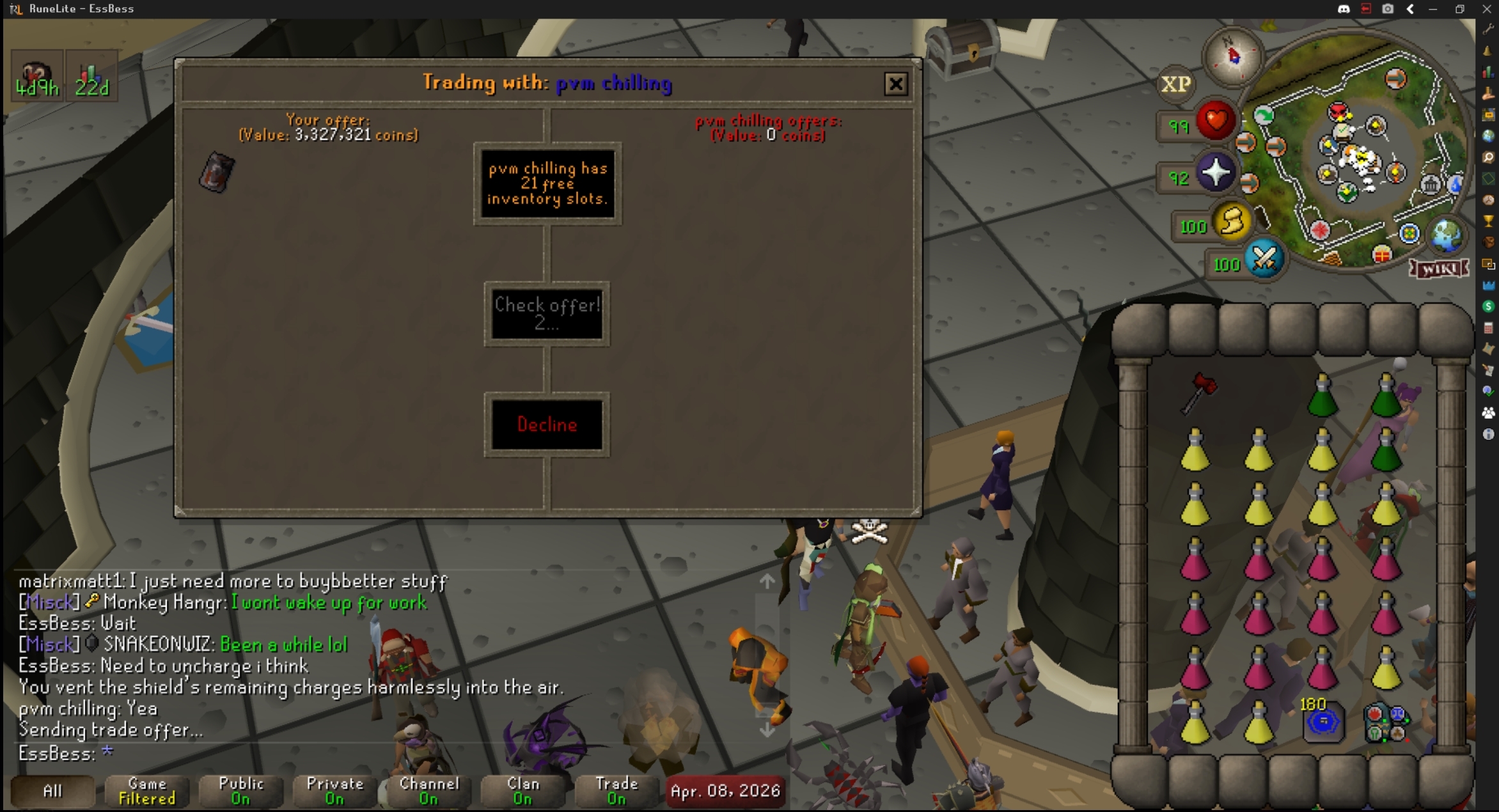Viewport: 1499px width, 812px height.
Task: Click the Wiki banner beside the minimap
Action: 1438,269
